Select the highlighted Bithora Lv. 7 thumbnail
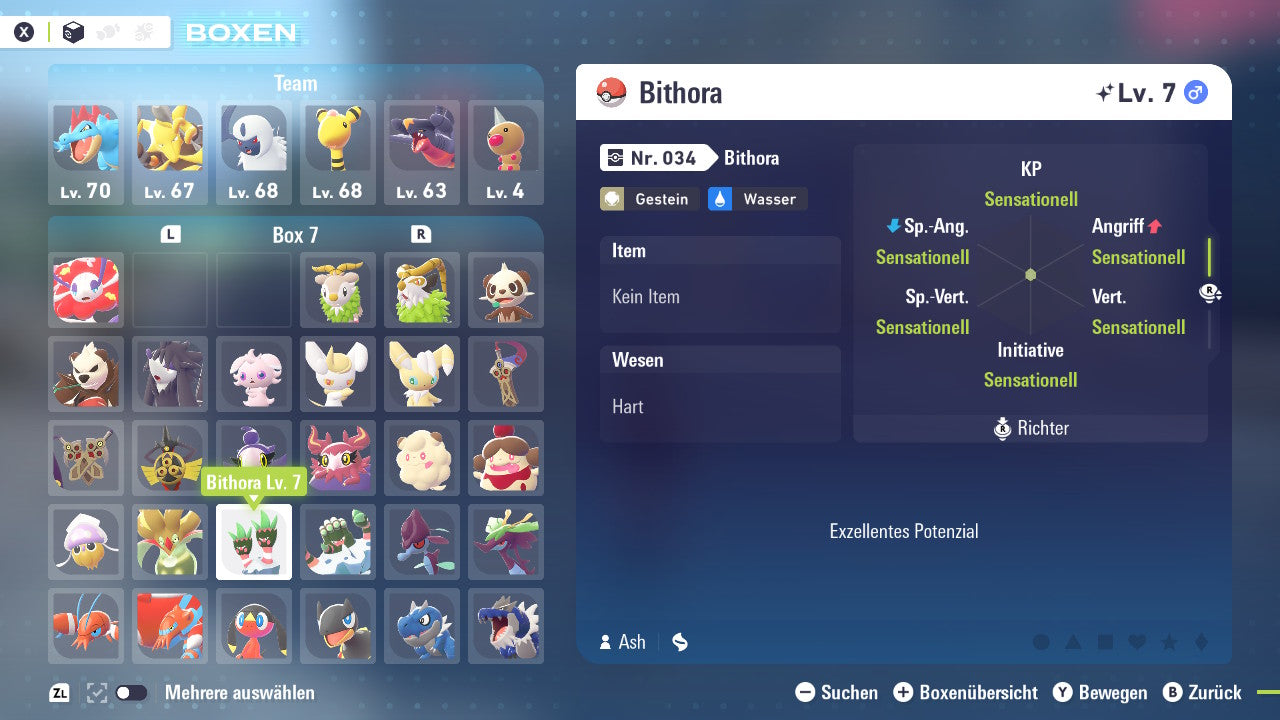Screen dimensions: 1280x720 point(254,541)
